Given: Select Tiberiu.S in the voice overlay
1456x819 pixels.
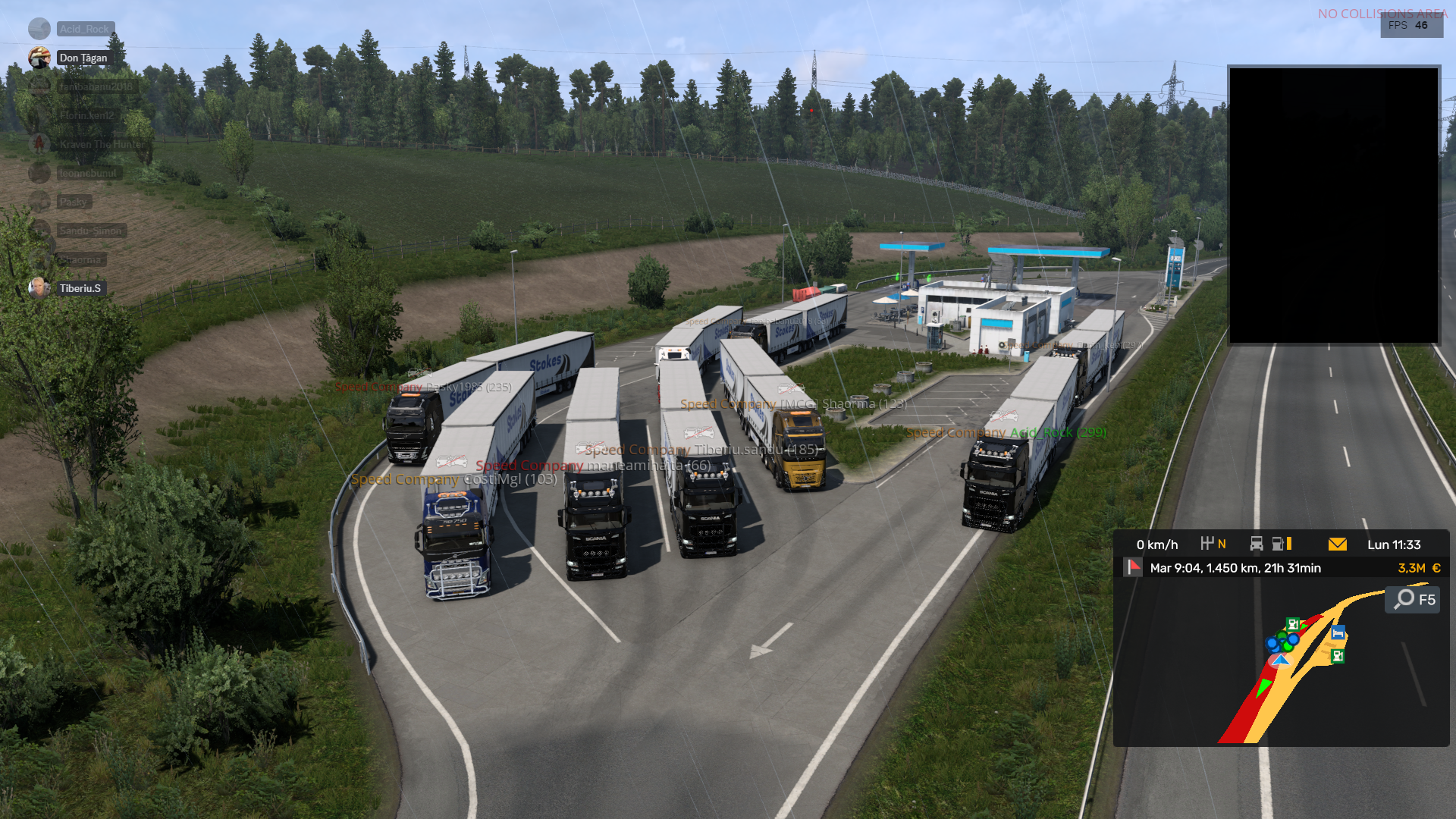Looking at the screenshot, I should (80, 288).
